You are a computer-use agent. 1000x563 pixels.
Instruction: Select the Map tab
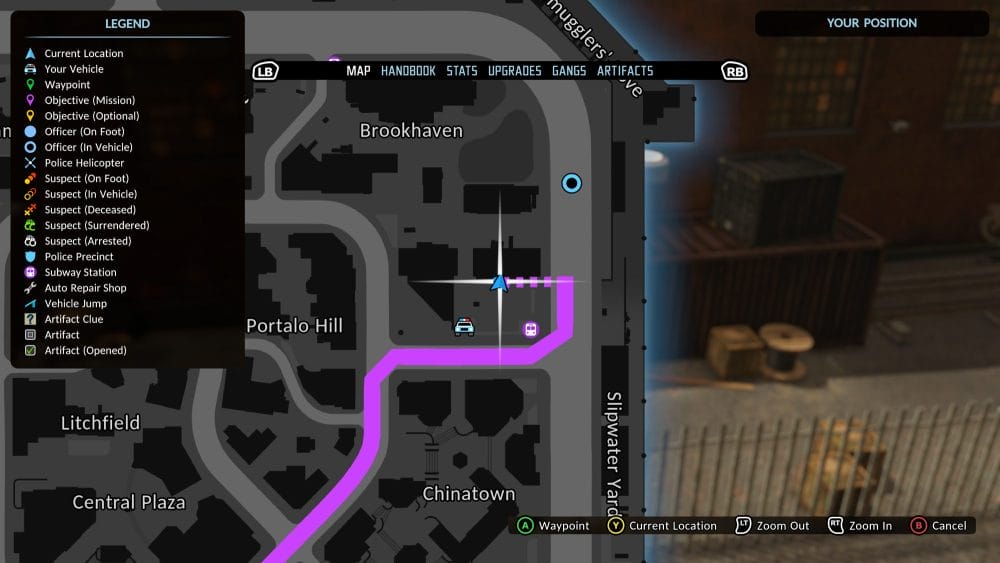(358, 71)
